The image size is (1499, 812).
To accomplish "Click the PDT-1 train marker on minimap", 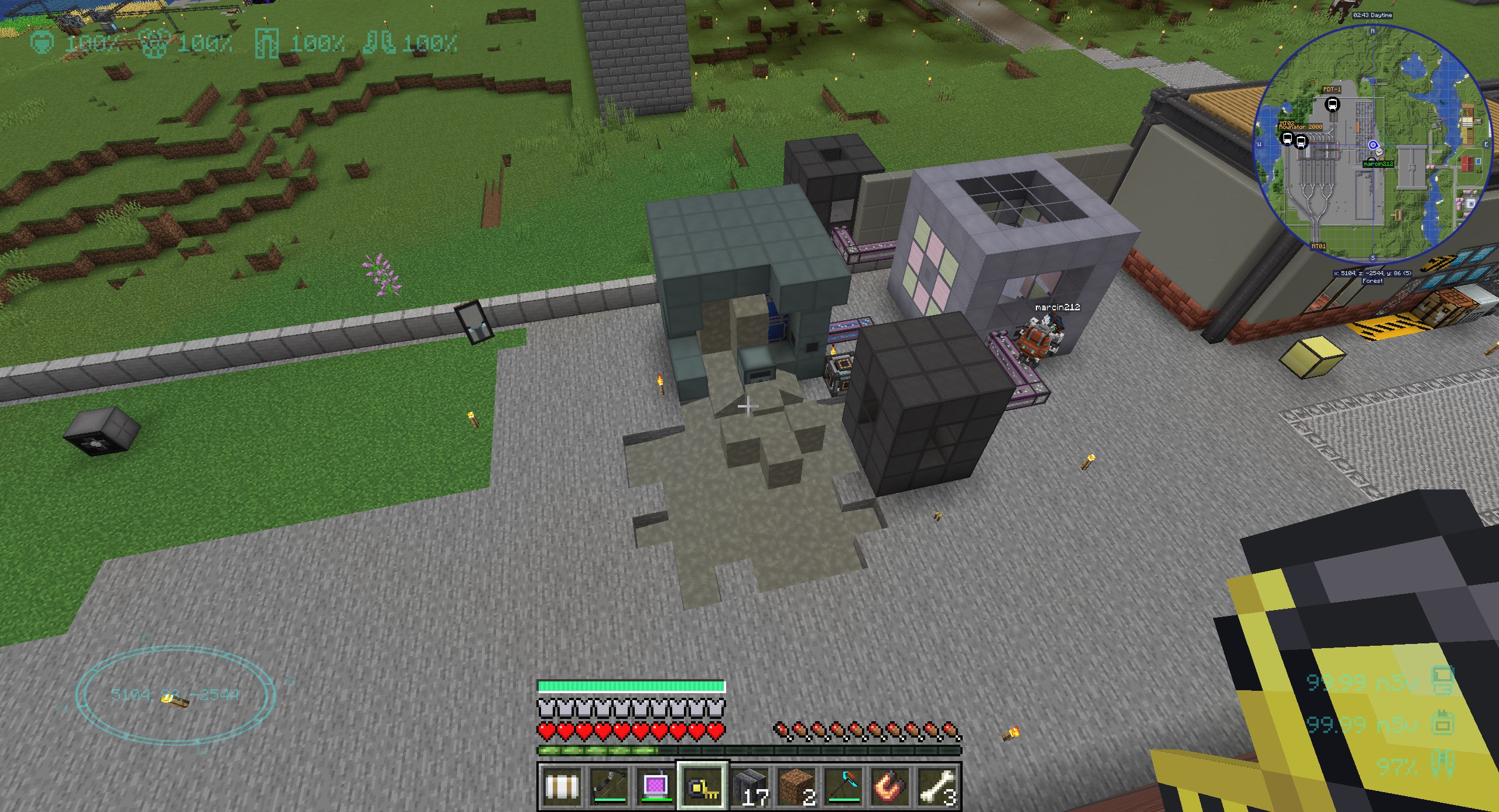I will pos(1332,105).
